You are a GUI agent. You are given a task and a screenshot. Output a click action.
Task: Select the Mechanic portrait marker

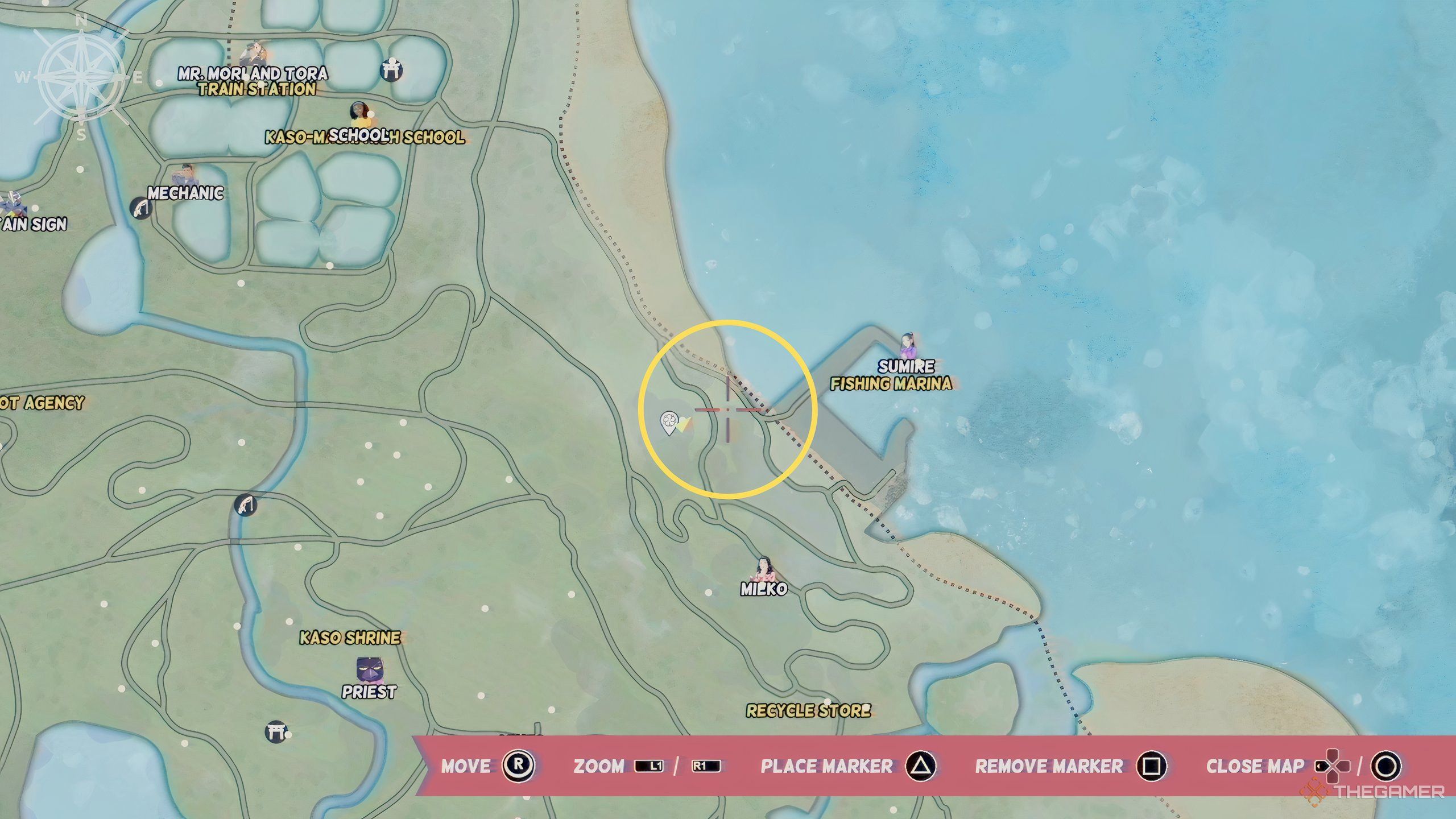tap(184, 175)
